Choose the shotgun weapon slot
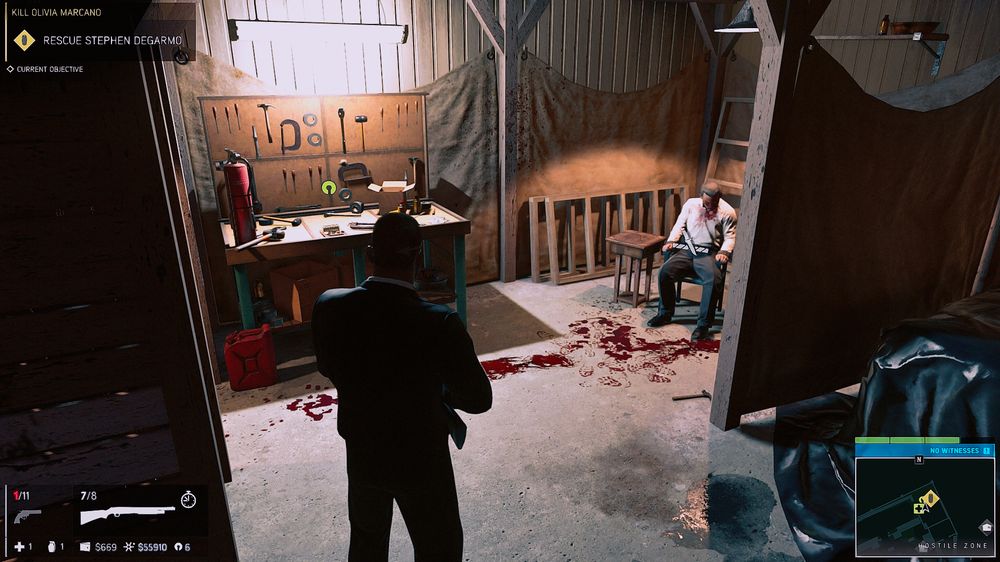The image size is (1000, 562). pos(126,514)
